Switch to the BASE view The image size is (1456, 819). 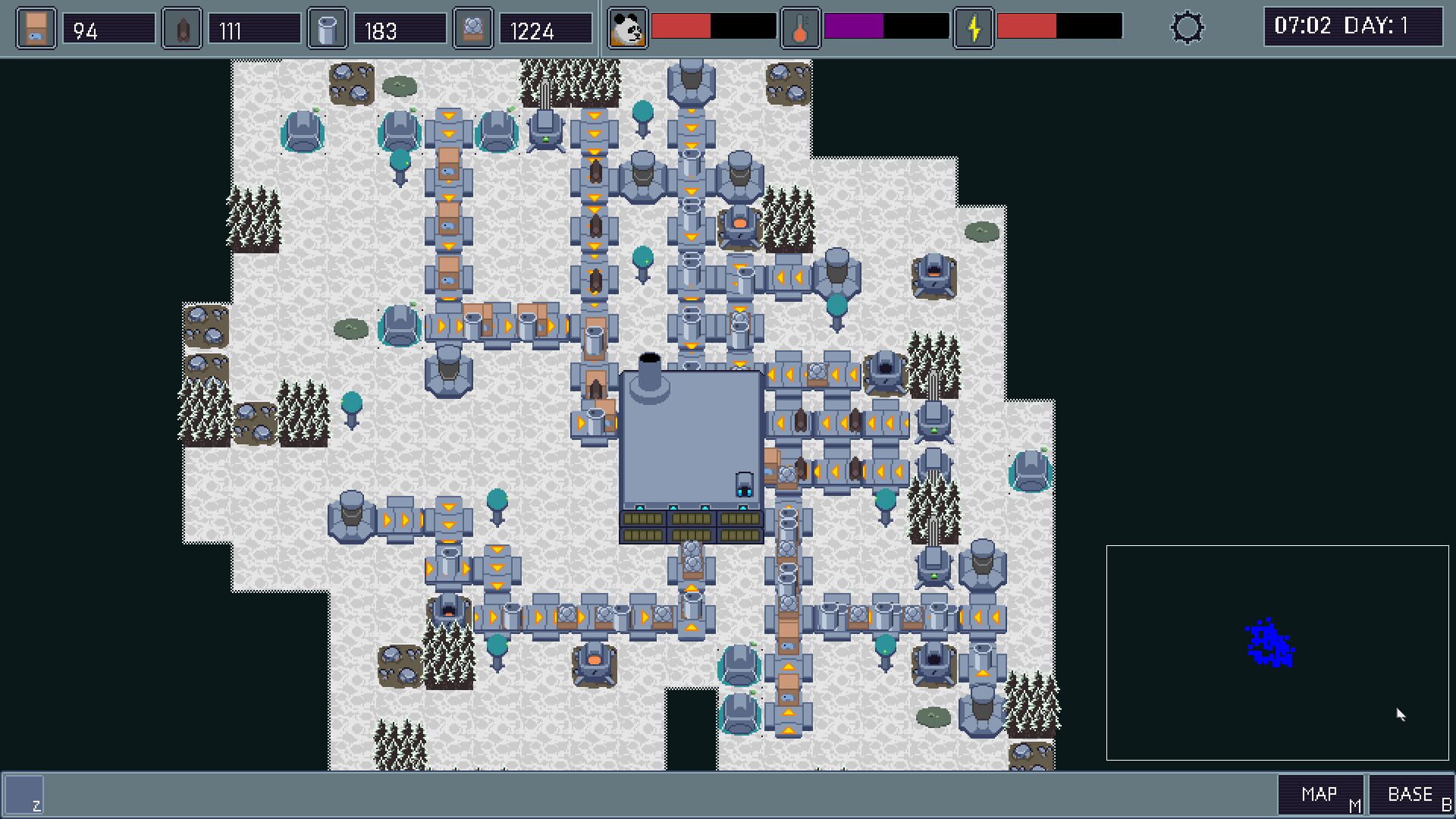click(1409, 793)
